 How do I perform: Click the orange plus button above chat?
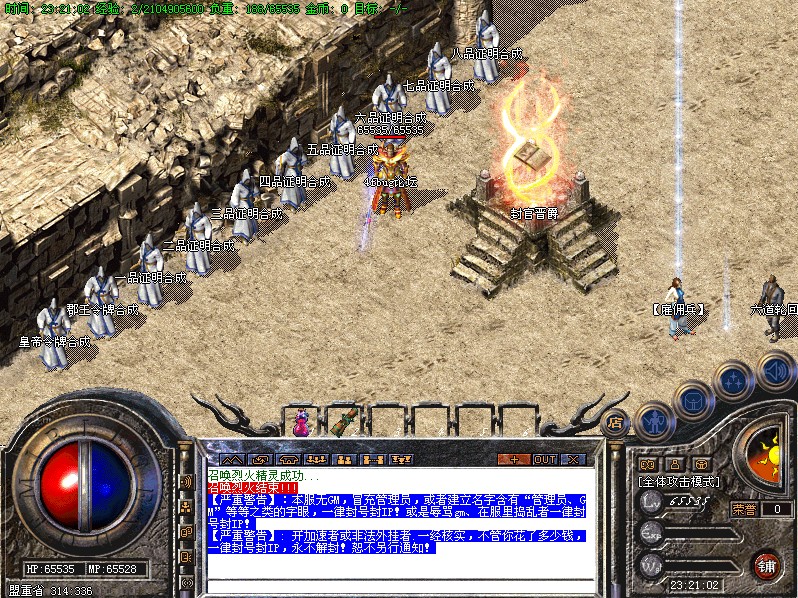(x=515, y=459)
